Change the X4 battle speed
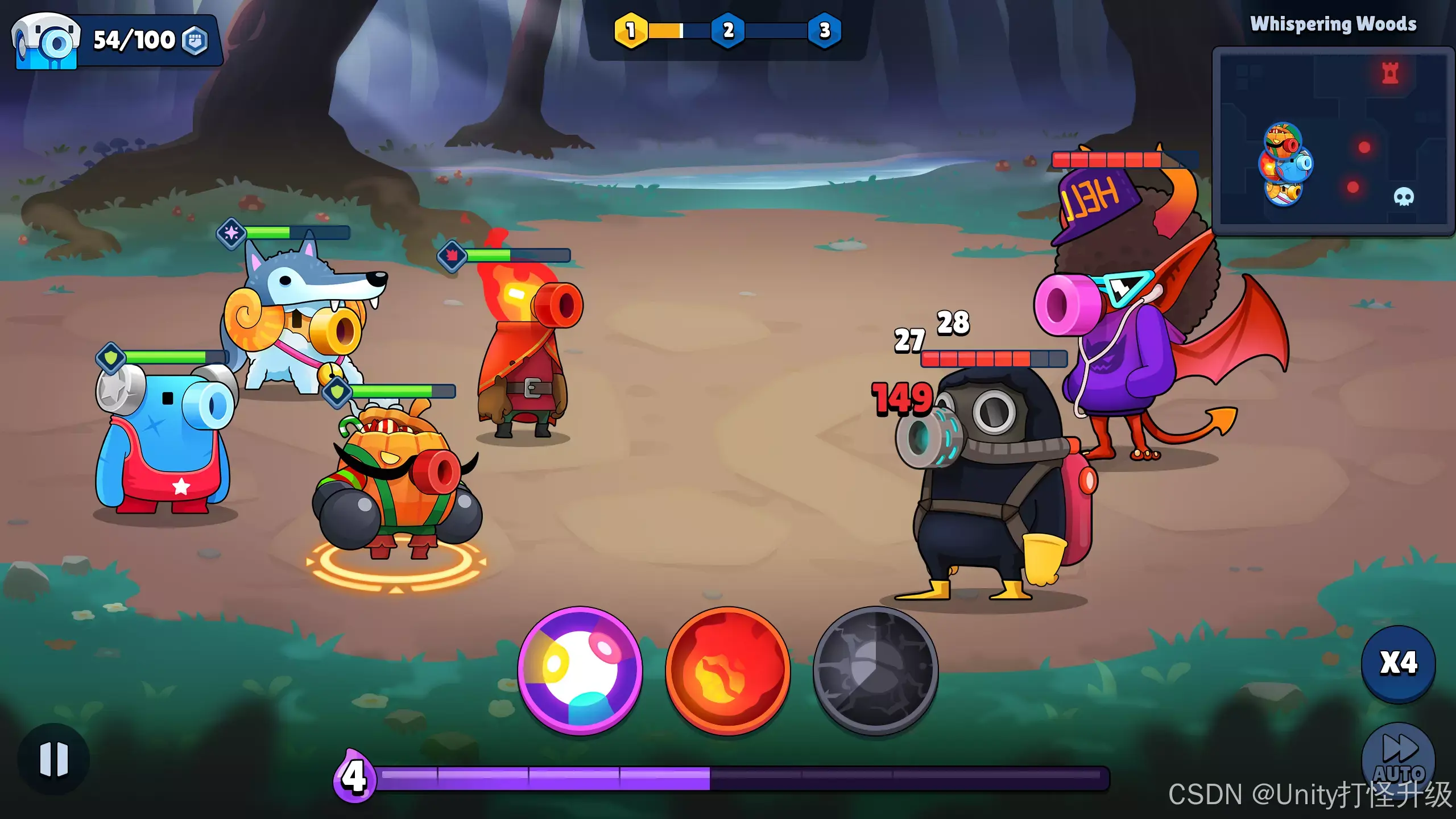 [x=1398, y=663]
